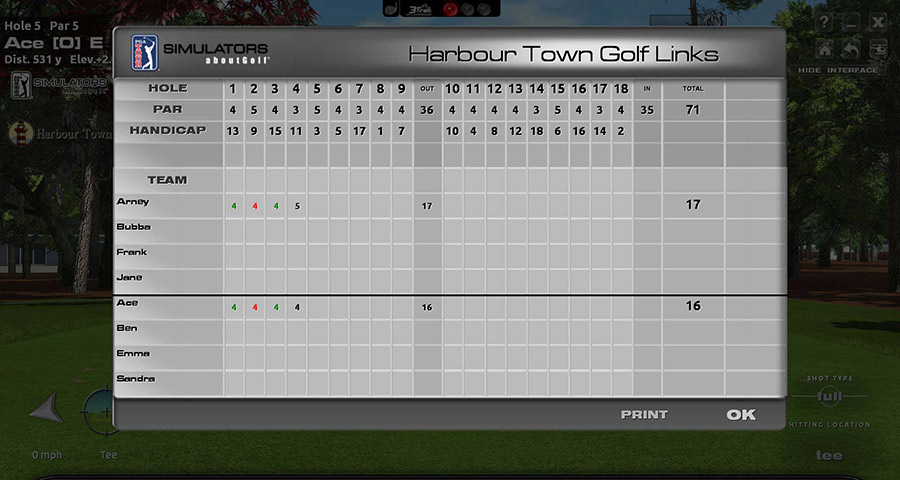Change the full shot type
Viewport: 900px width, 480px height.
point(829,396)
